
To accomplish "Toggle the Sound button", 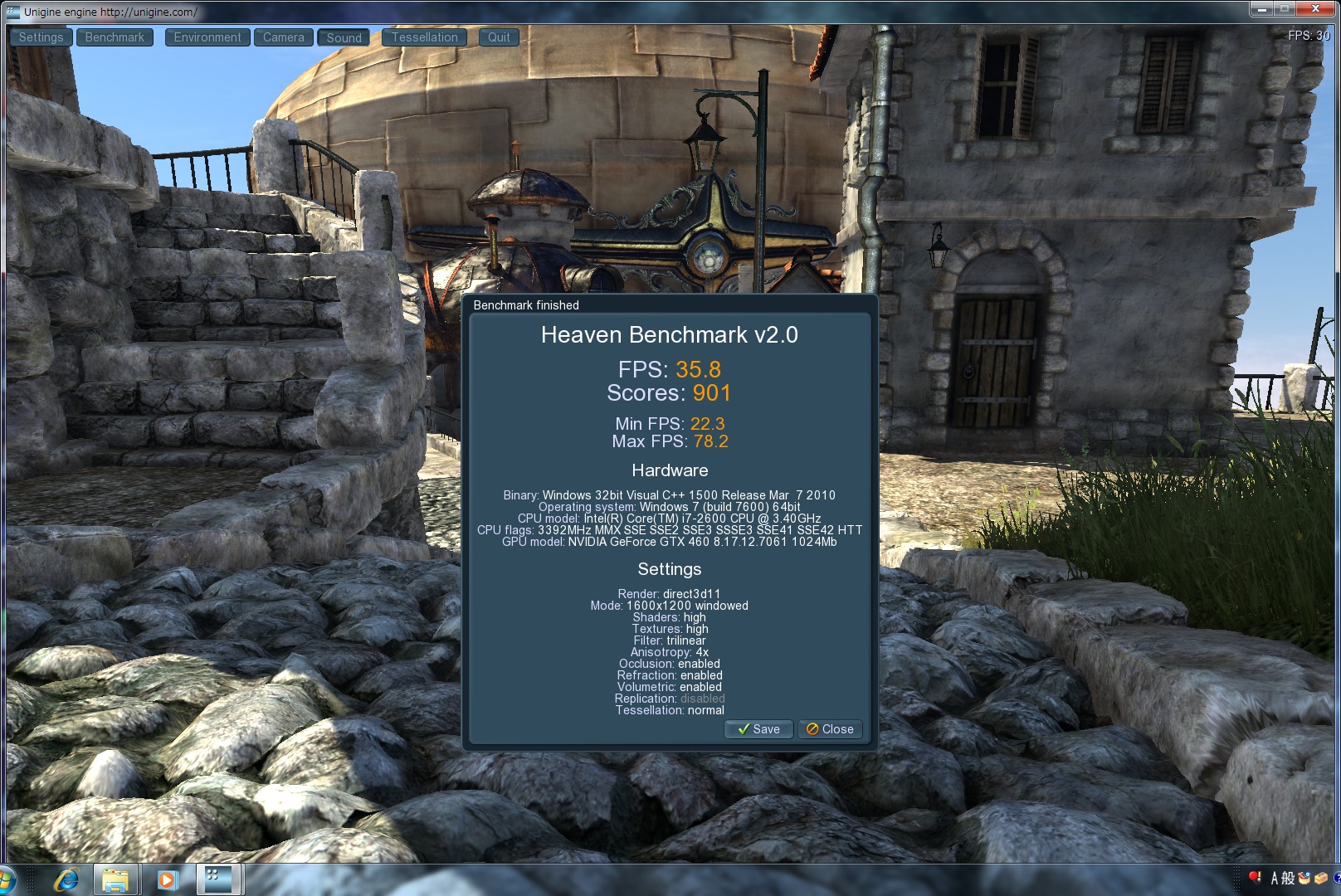I will click(x=344, y=37).
